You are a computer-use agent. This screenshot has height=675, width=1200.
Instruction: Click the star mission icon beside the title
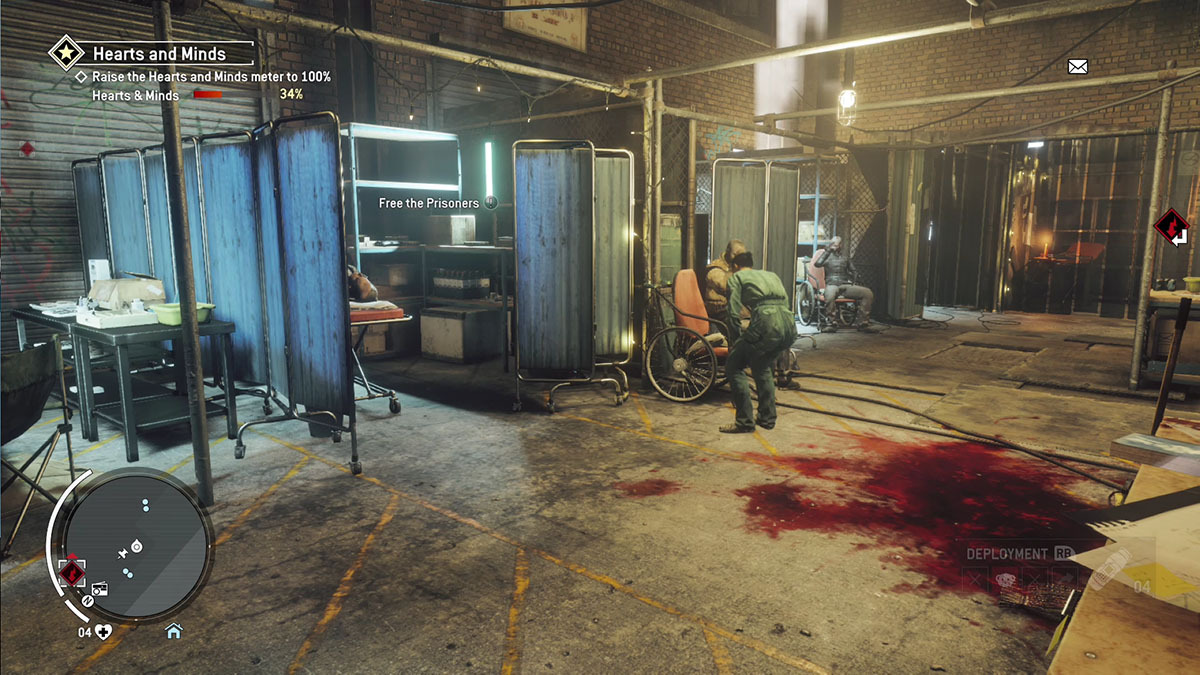pyautogui.click(x=67, y=51)
